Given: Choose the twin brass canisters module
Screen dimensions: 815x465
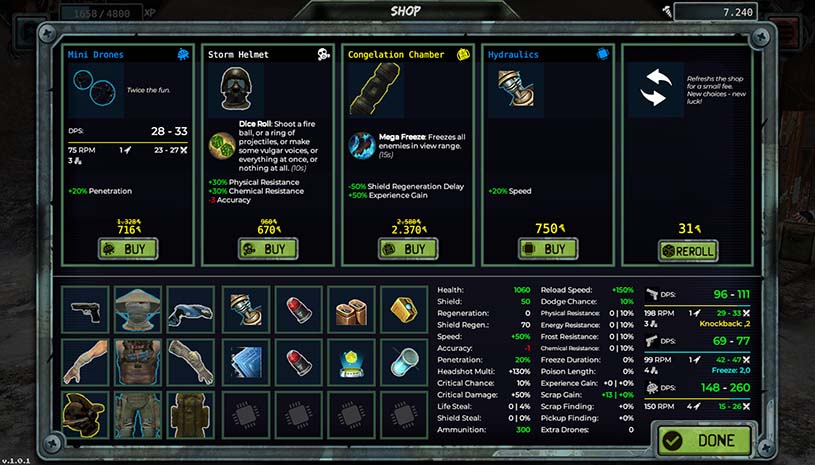Looking at the screenshot, I should coord(351,309).
